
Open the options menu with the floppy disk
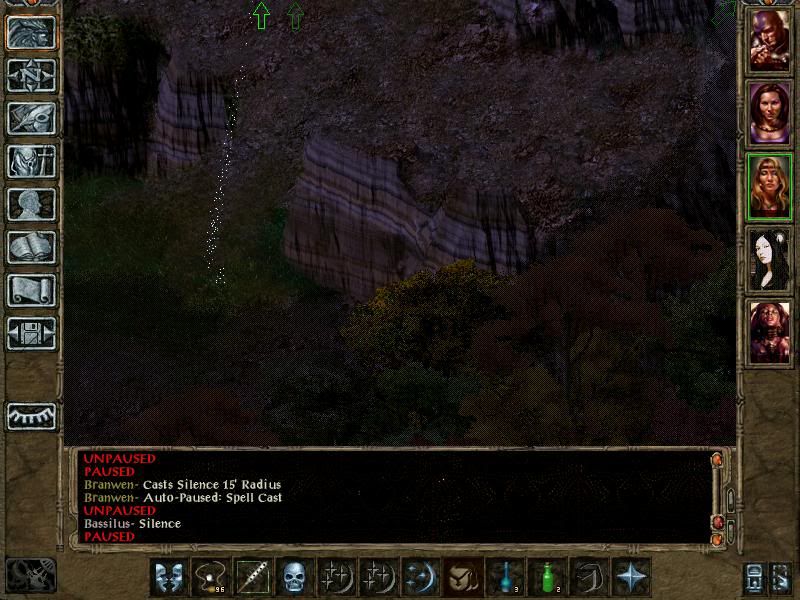tap(31, 333)
